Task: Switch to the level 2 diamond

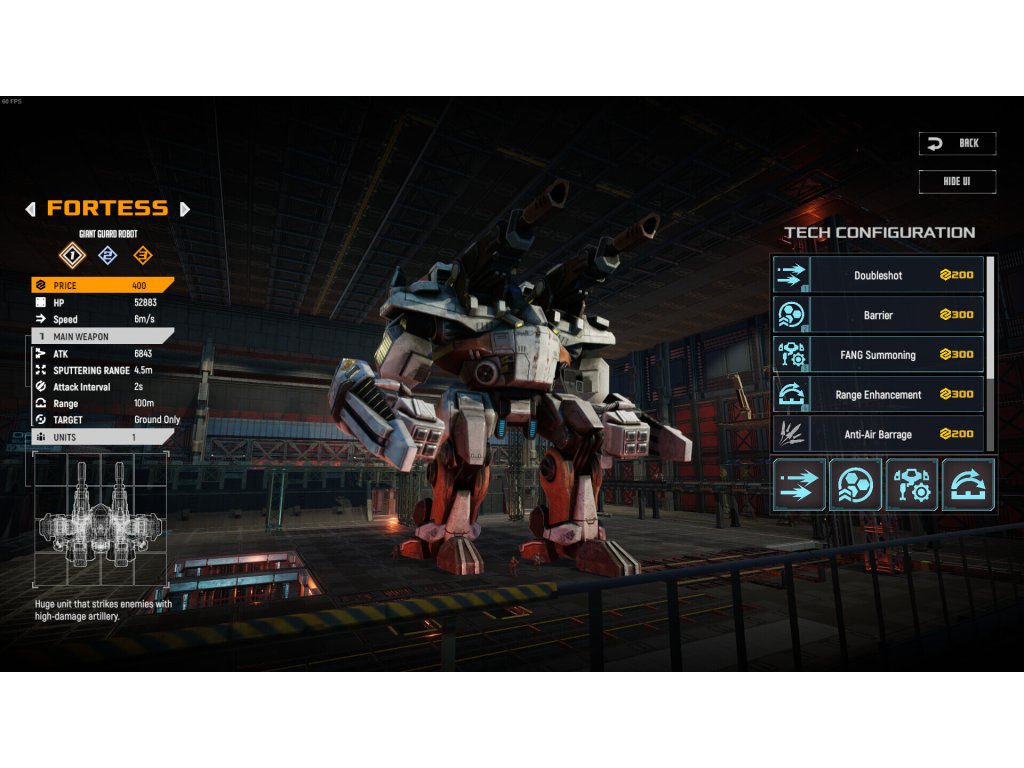Action: 107,256
